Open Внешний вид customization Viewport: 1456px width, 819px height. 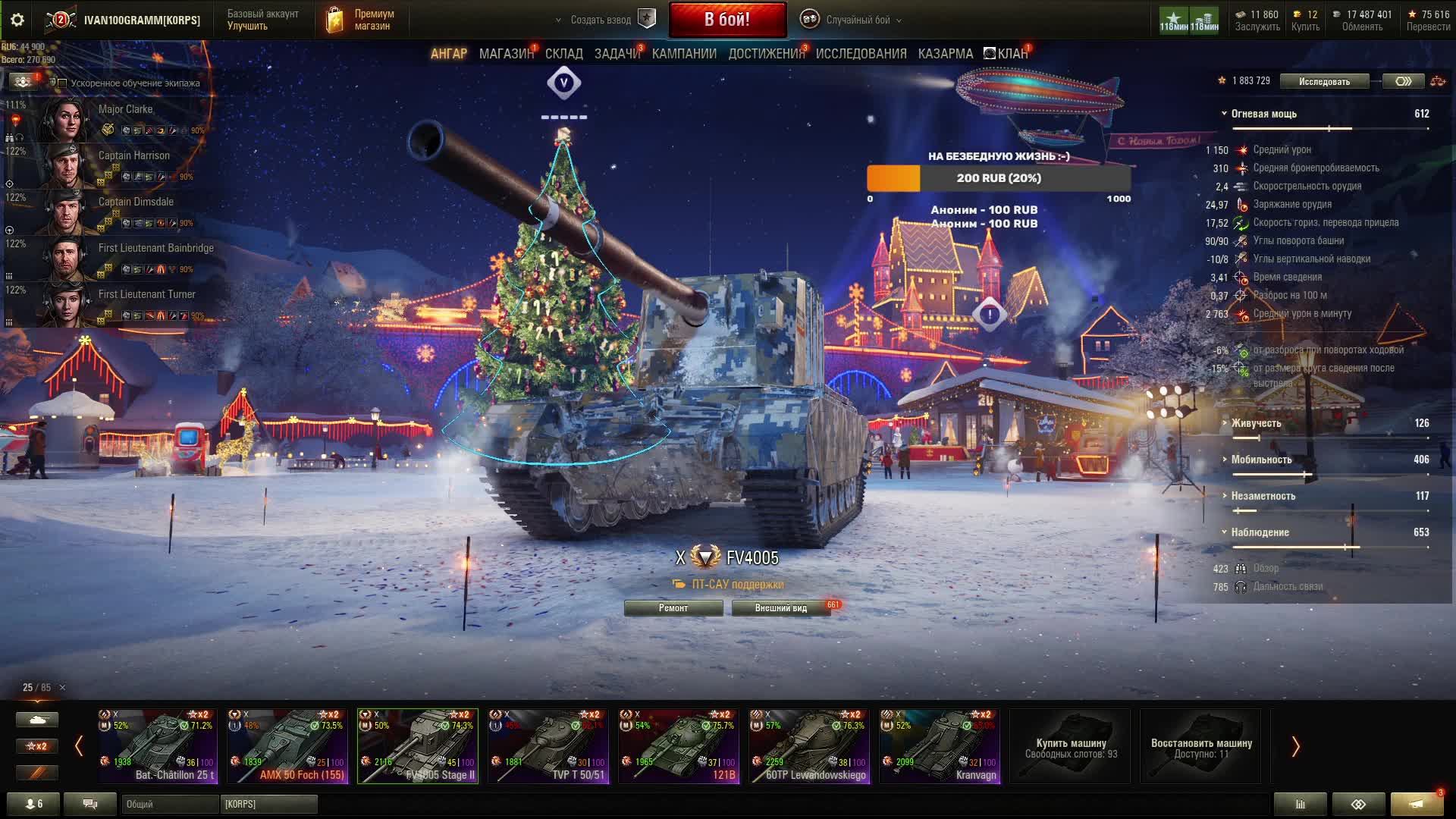click(780, 608)
